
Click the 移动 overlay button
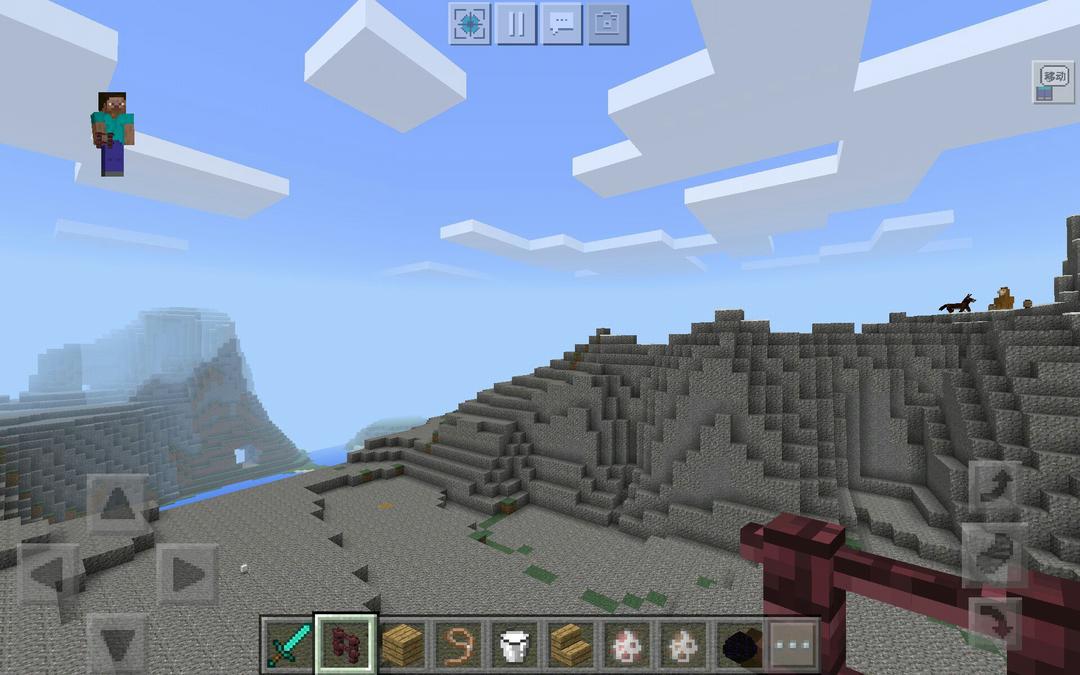pyautogui.click(x=1053, y=82)
